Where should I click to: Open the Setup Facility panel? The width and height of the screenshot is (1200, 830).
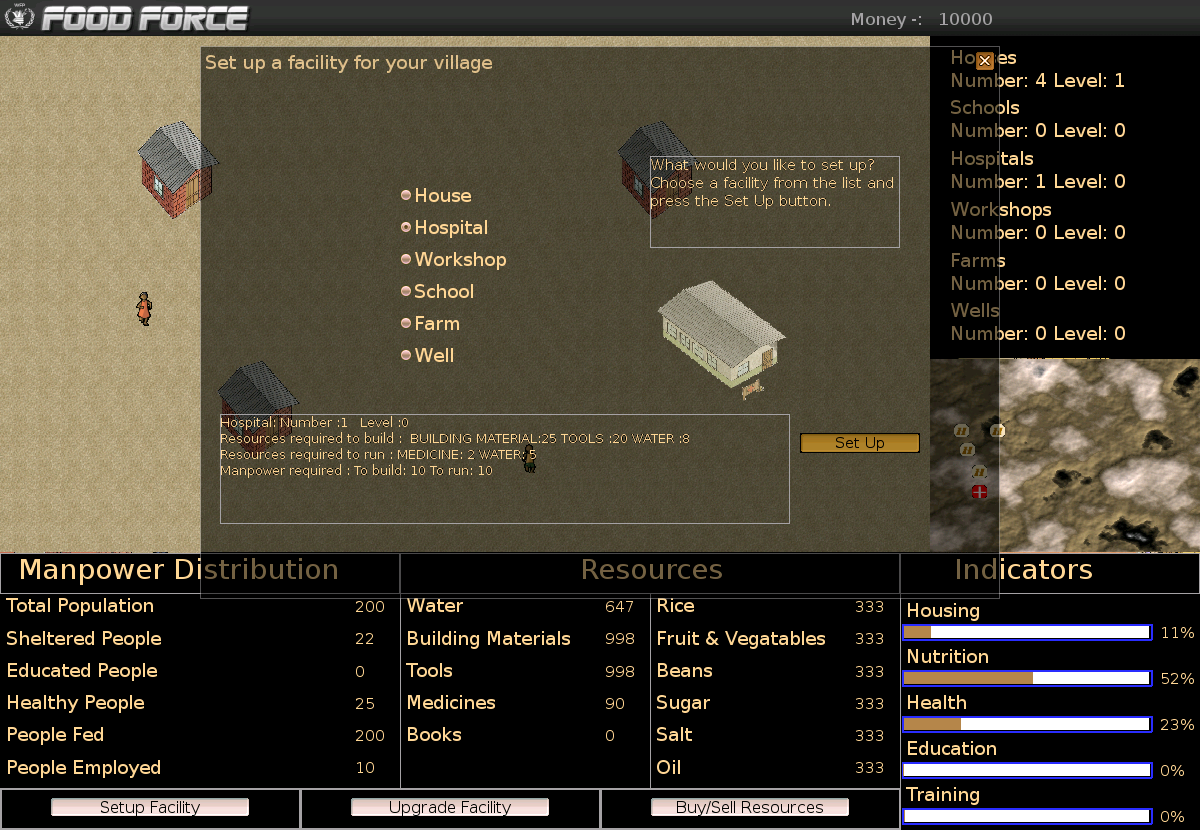click(x=150, y=807)
